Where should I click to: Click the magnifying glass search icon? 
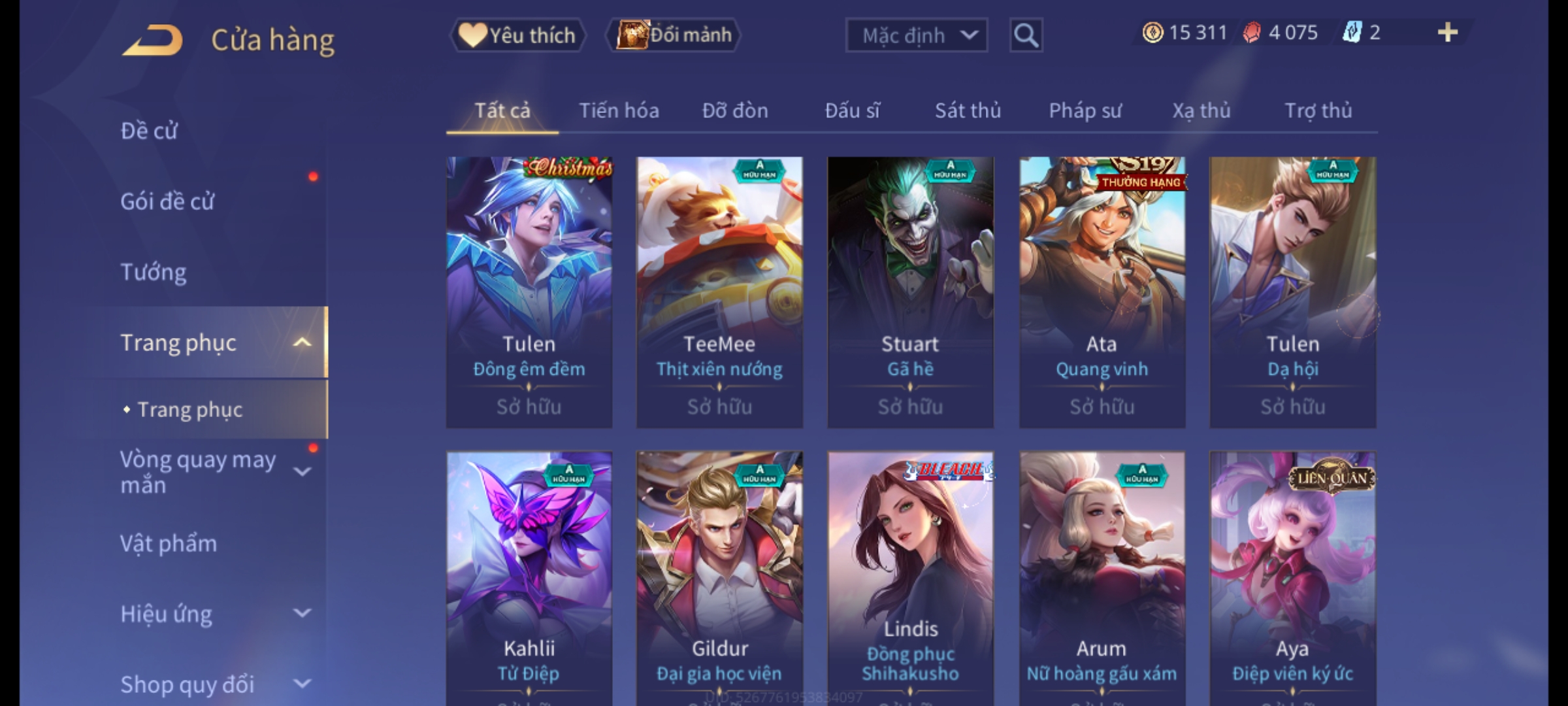1026,35
